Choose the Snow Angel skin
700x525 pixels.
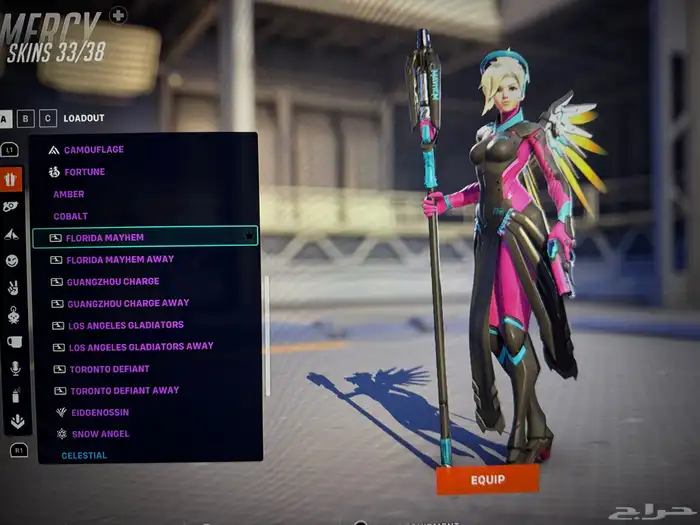pyautogui.click(x=99, y=434)
